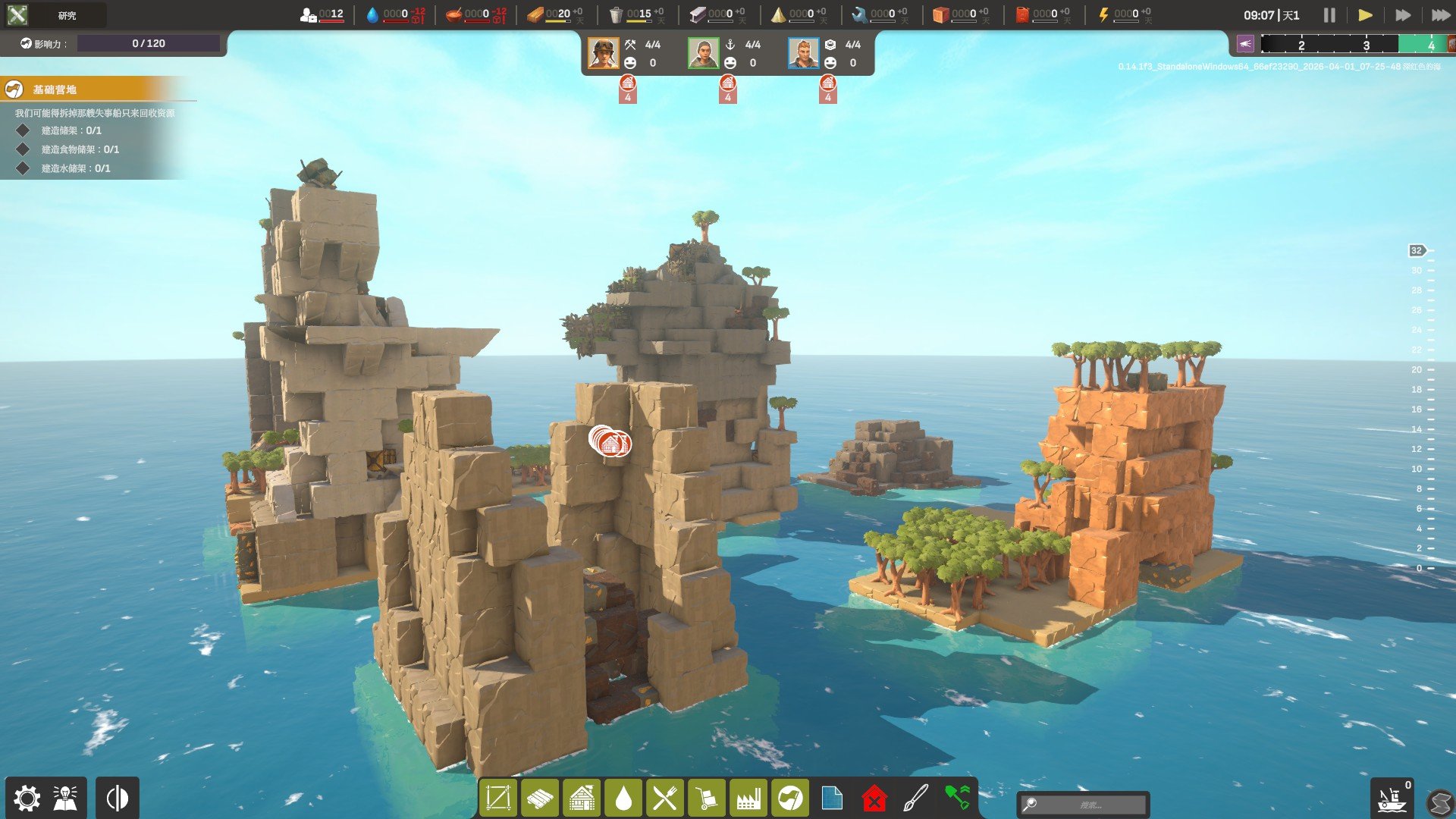This screenshot has width=1456, height=819.
Task: Select the green-framed sailor faction portrait
Action: click(x=703, y=53)
